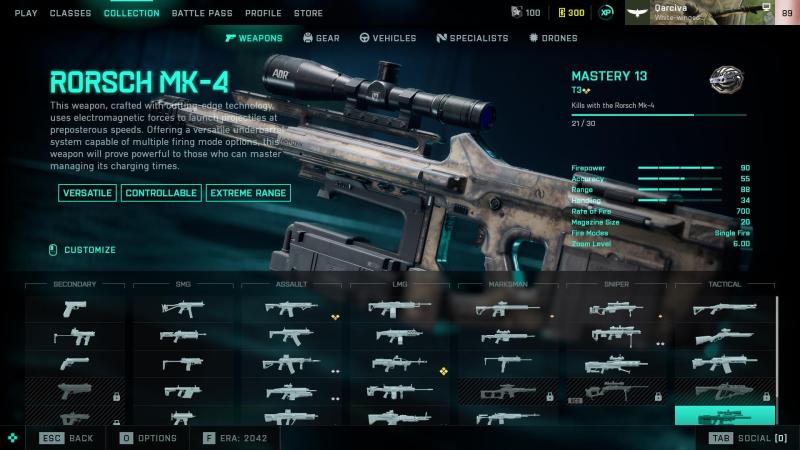Open the Specialists tab
Screen dimensions: 800x450
click(x=472, y=38)
